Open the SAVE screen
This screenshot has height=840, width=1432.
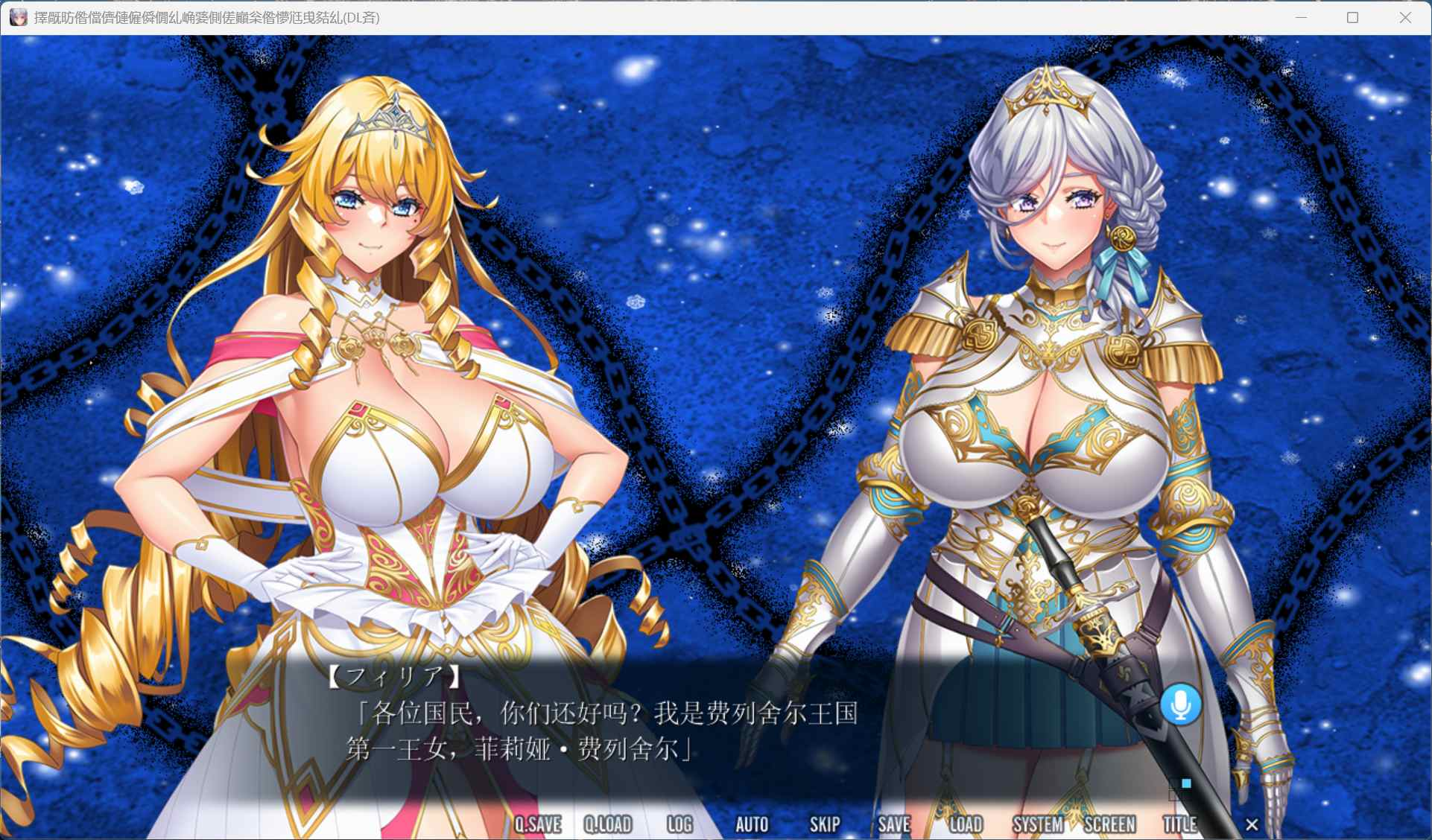pos(893,824)
